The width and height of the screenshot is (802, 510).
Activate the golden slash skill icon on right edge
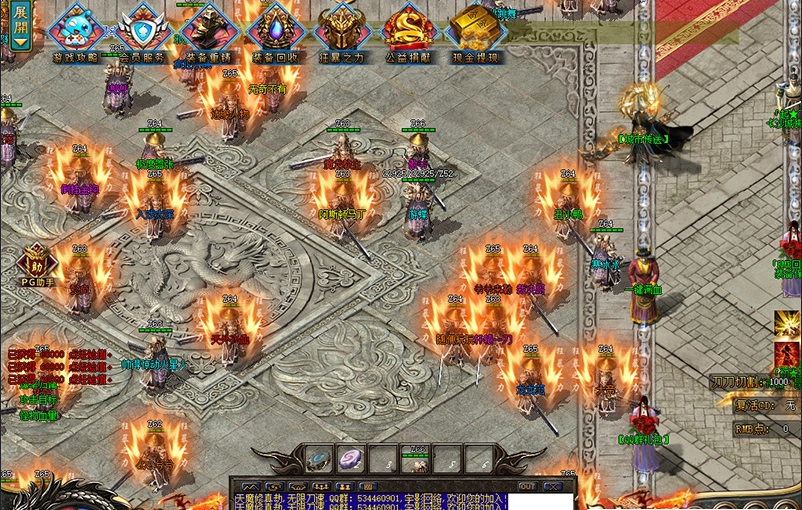(x=788, y=324)
